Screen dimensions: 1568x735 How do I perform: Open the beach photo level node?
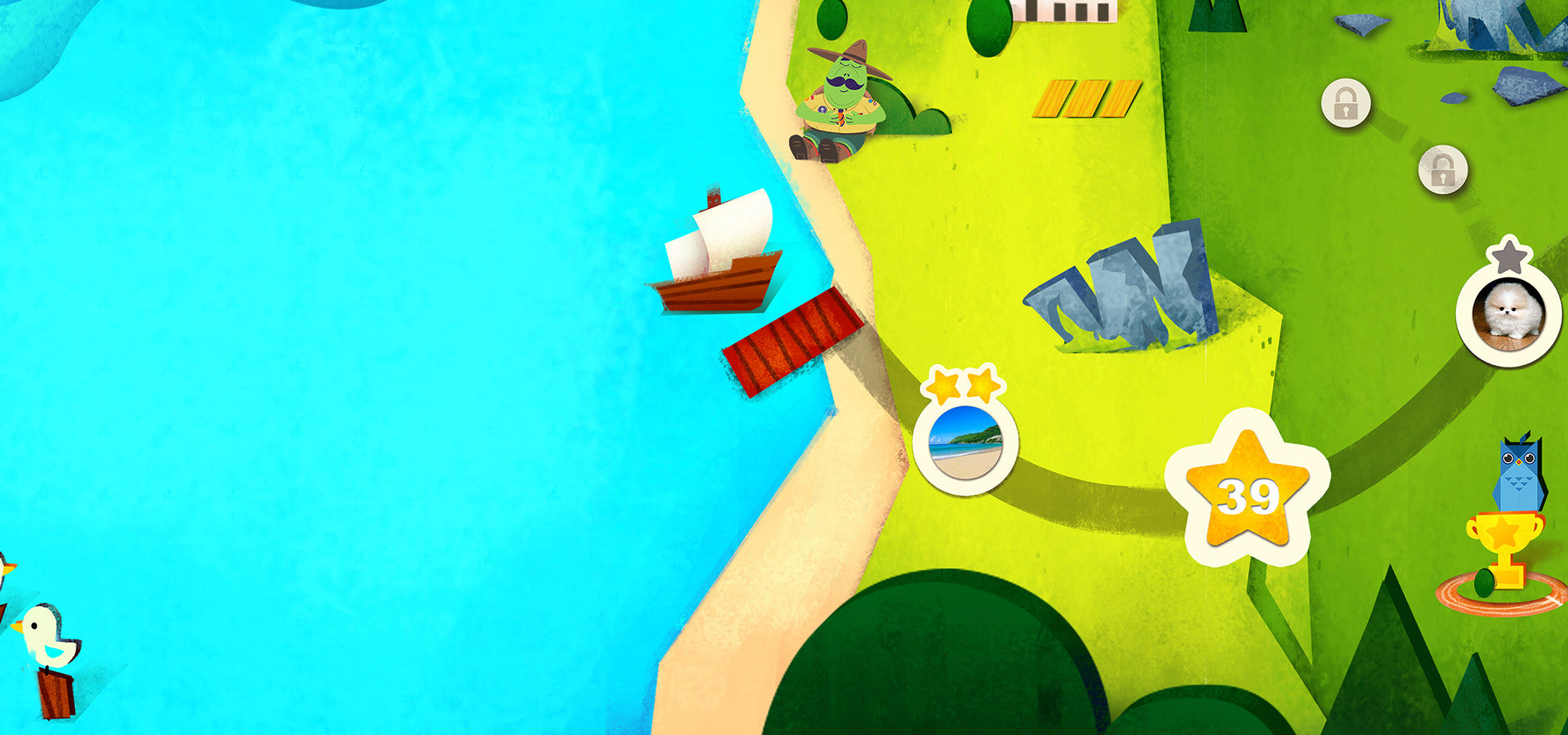click(965, 443)
